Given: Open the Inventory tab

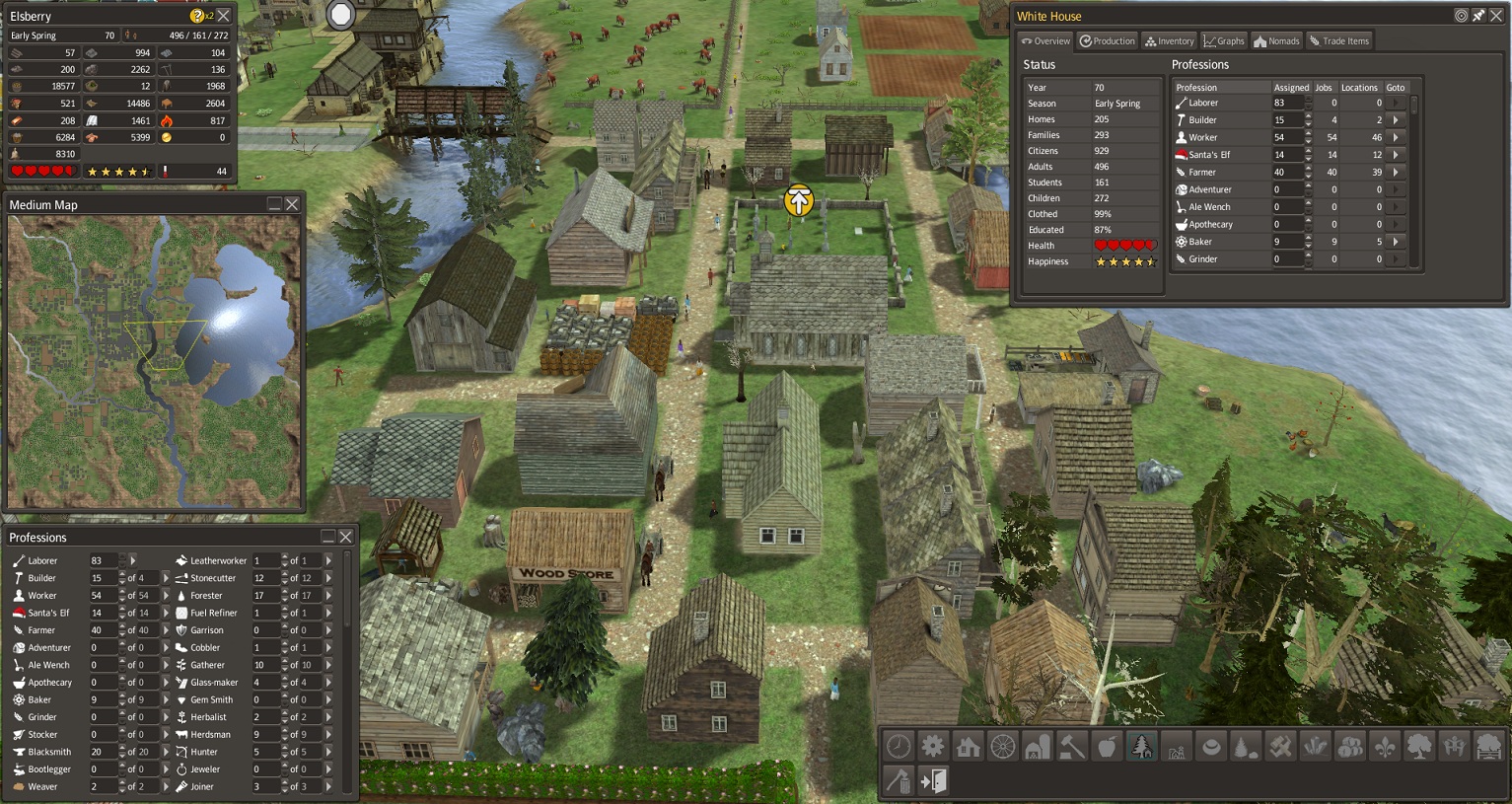Looking at the screenshot, I should 1169,41.
